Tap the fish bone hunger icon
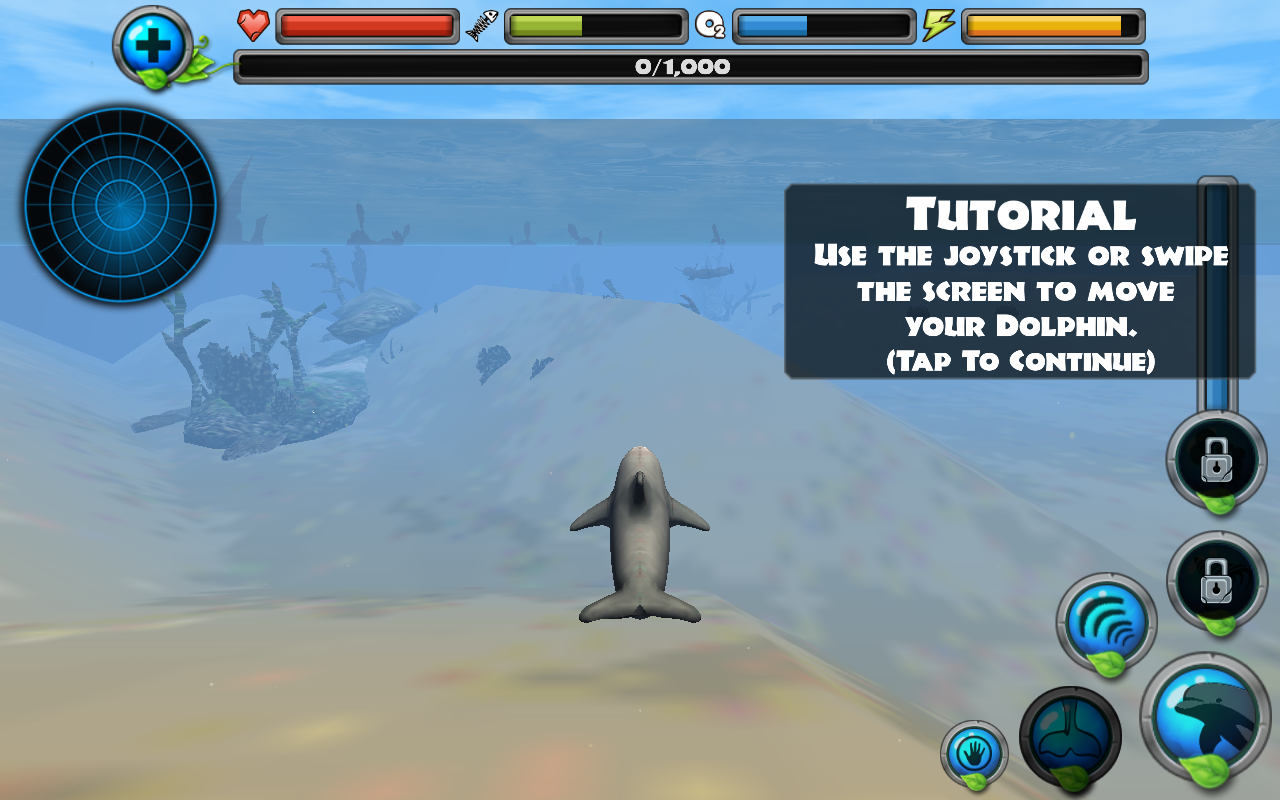Viewport: 1280px width, 800px height. click(x=483, y=25)
